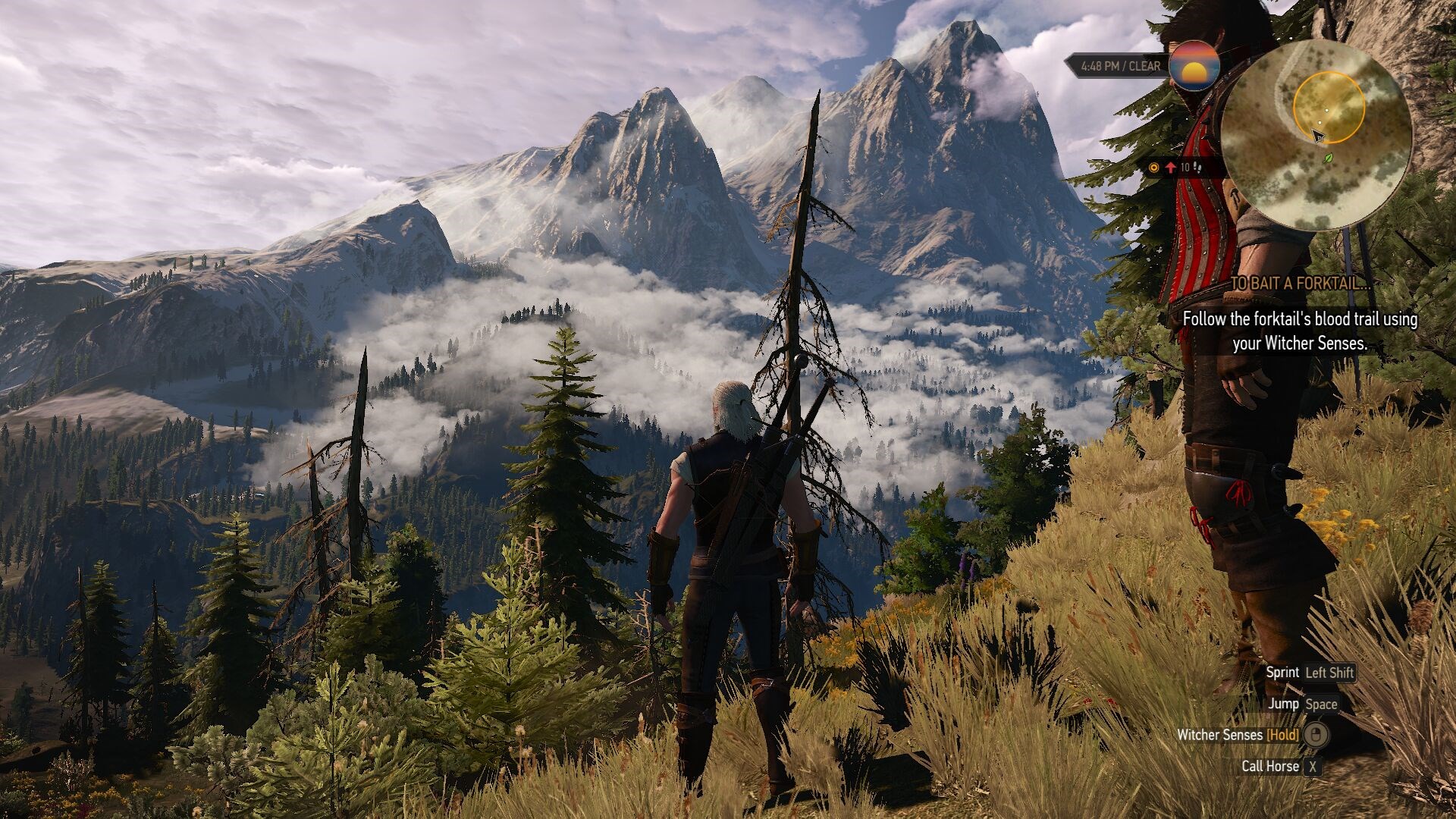Select the herb leaf icon on the minimap
This screenshot has width=1456, height=819.
(1328, 159)
